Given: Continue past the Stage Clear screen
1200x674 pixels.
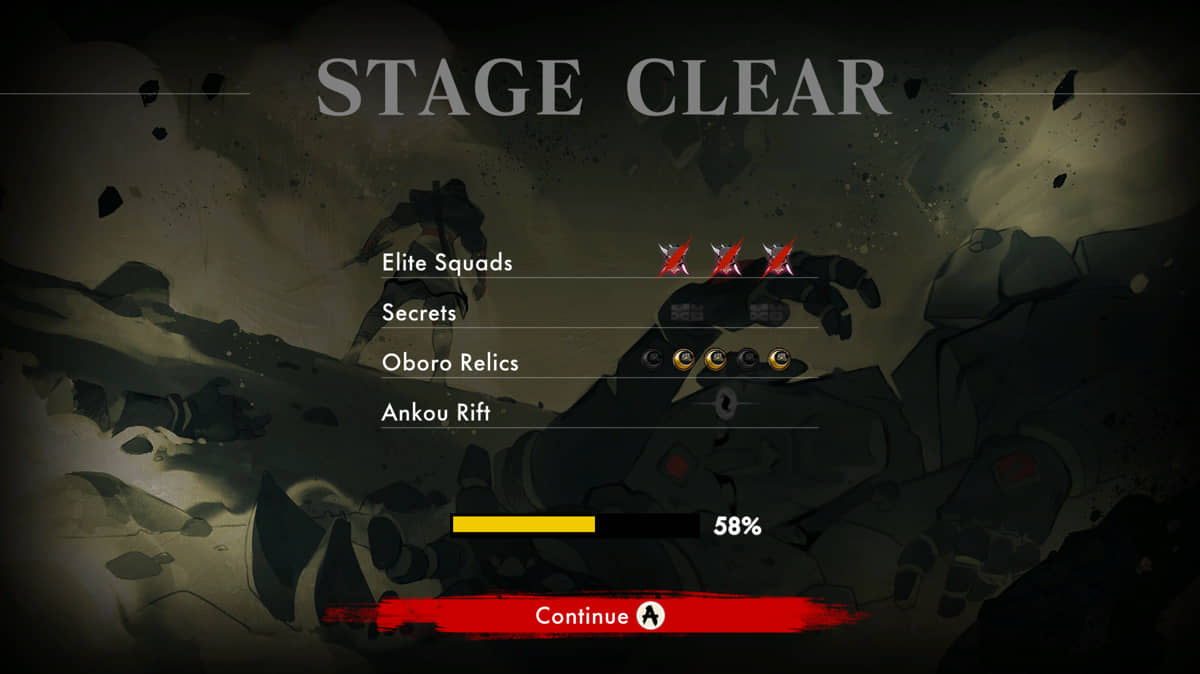Looking at the screenshot, I should point(598,615).
